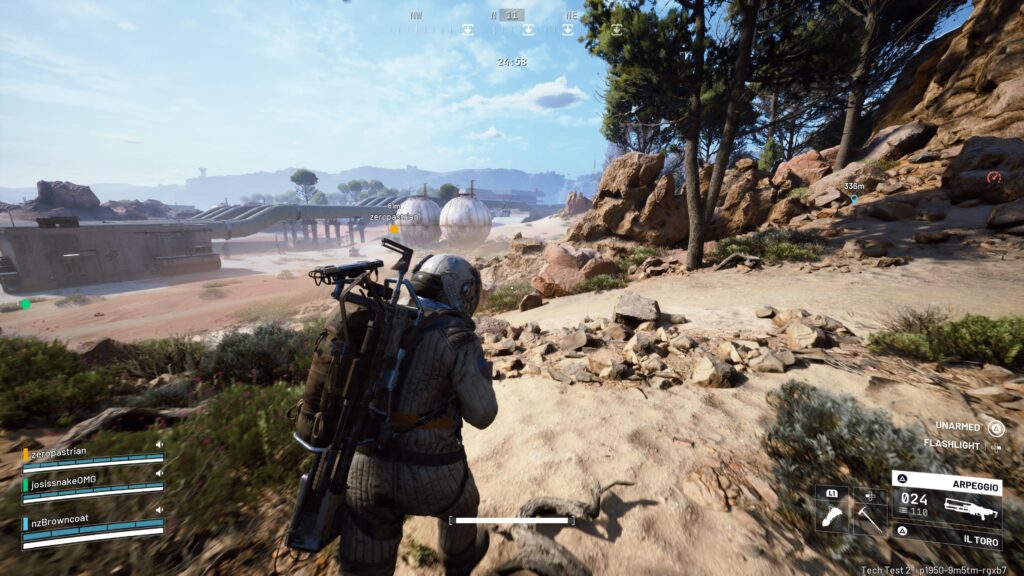Toggle zeropastrian's voice speaker icon
This screenshot has width=1024, height=576.
pos(158,445)
